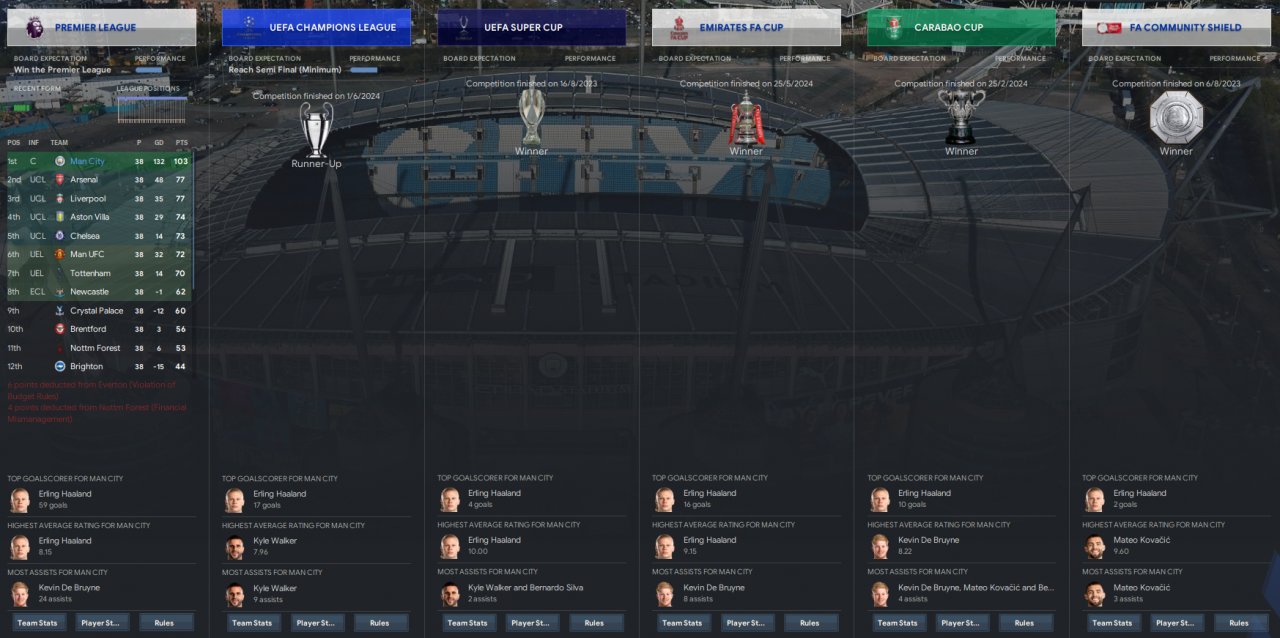The height and width of the screenshot is (638, 1280).
Task: Open Player Stats under the UEFA Super Cup
Action: click(531, 623)
